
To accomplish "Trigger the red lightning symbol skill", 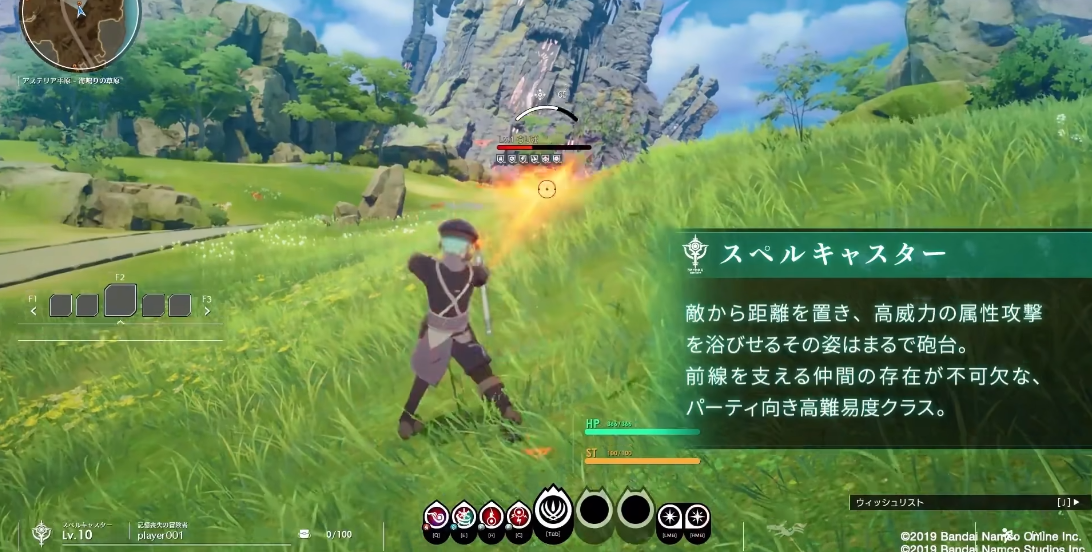I will tap(518, 516).
